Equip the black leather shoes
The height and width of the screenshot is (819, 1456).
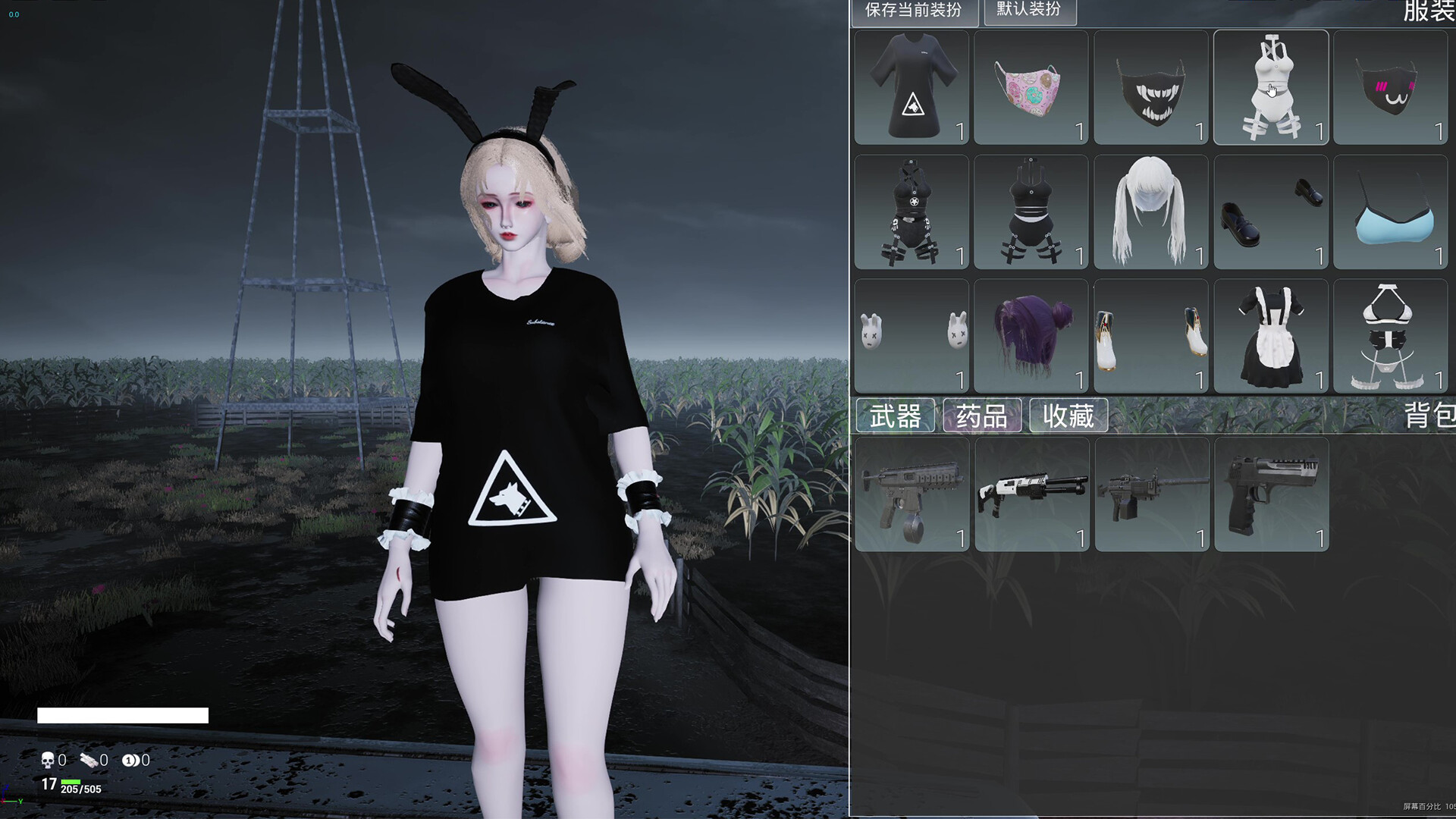(1271, 212)
